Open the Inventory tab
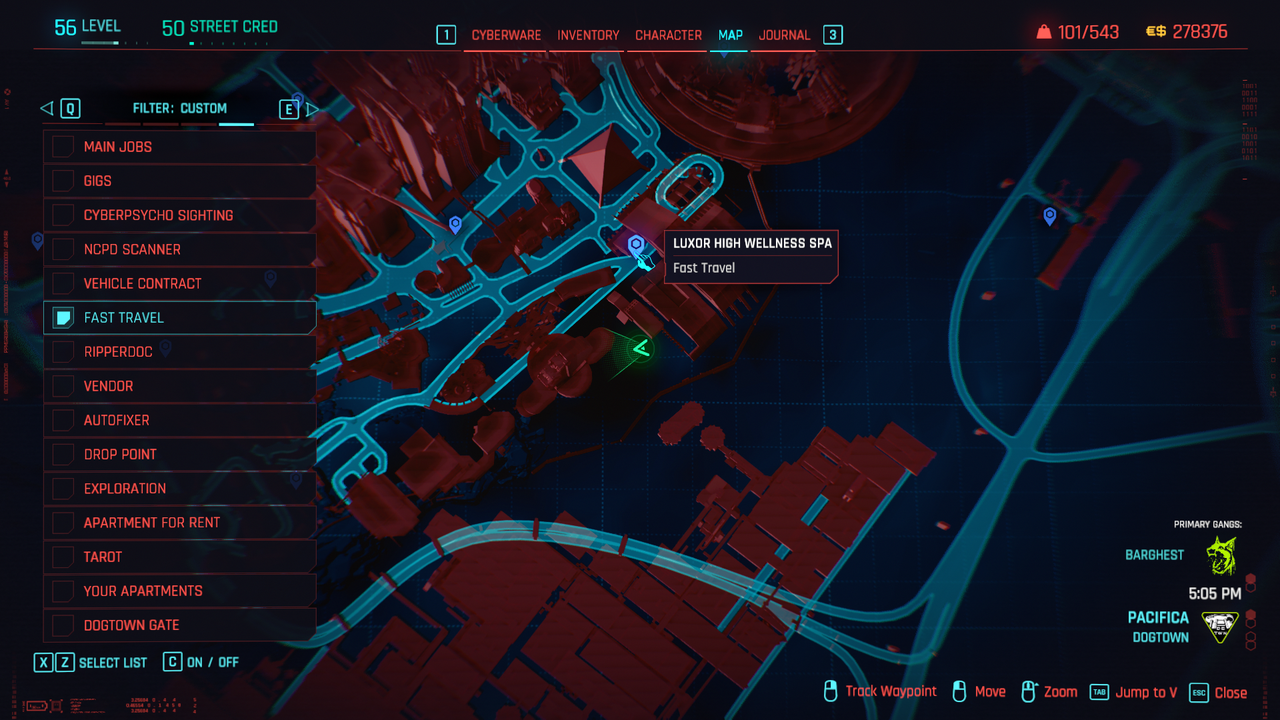 click(588, 35)
